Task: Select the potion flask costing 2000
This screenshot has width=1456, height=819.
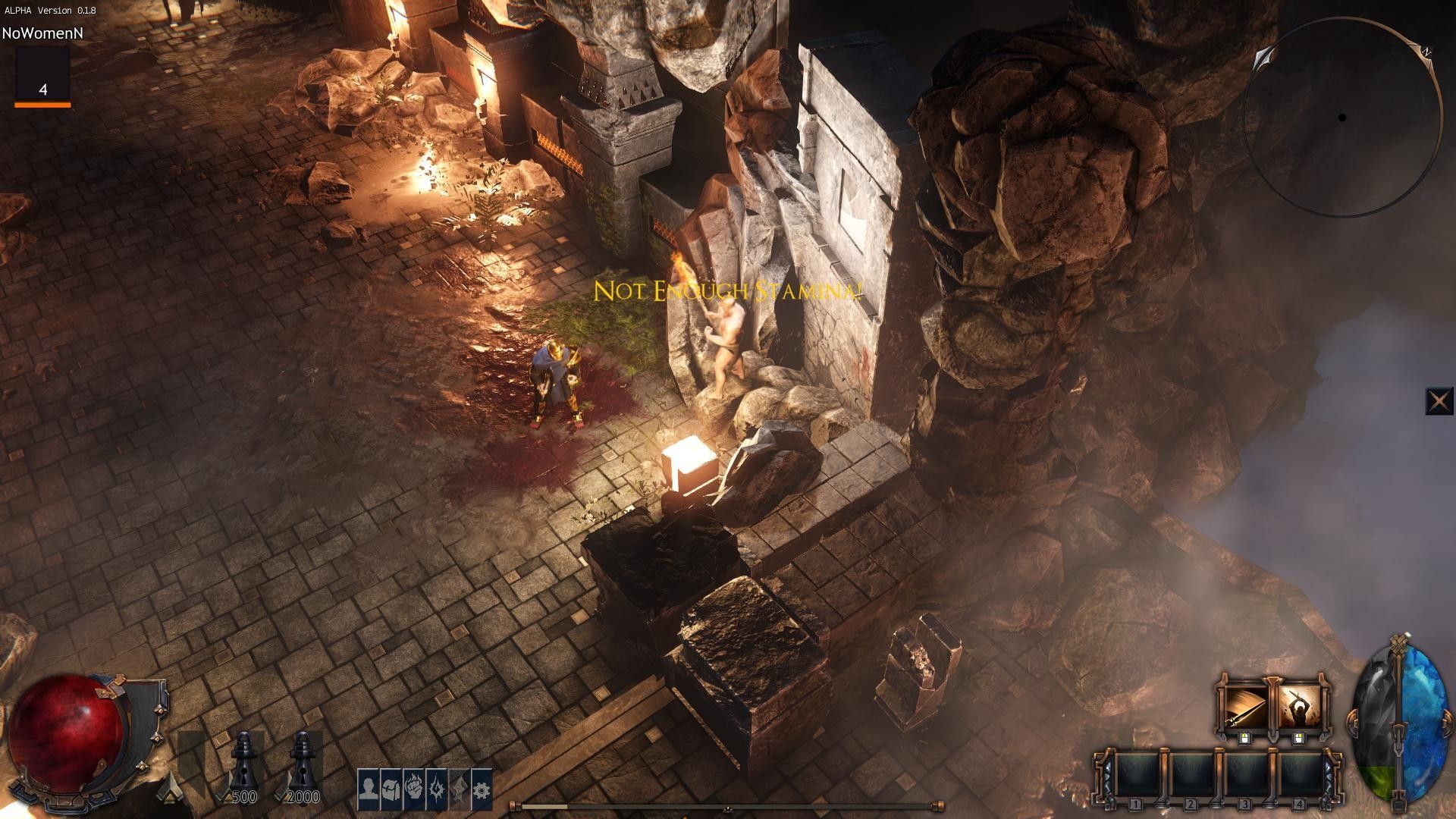Action: [x=302, y=762]
